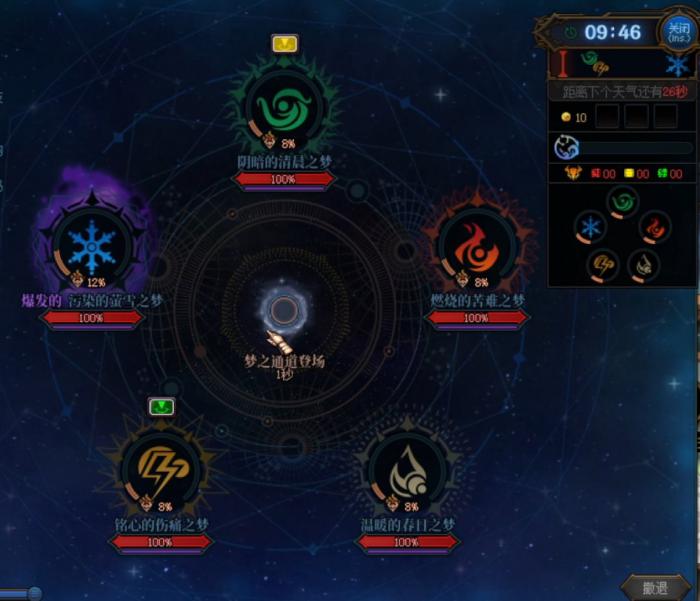Click the 撤退 retreat button
This screenshot has width=700, height=601.
(x=655, y=588)
